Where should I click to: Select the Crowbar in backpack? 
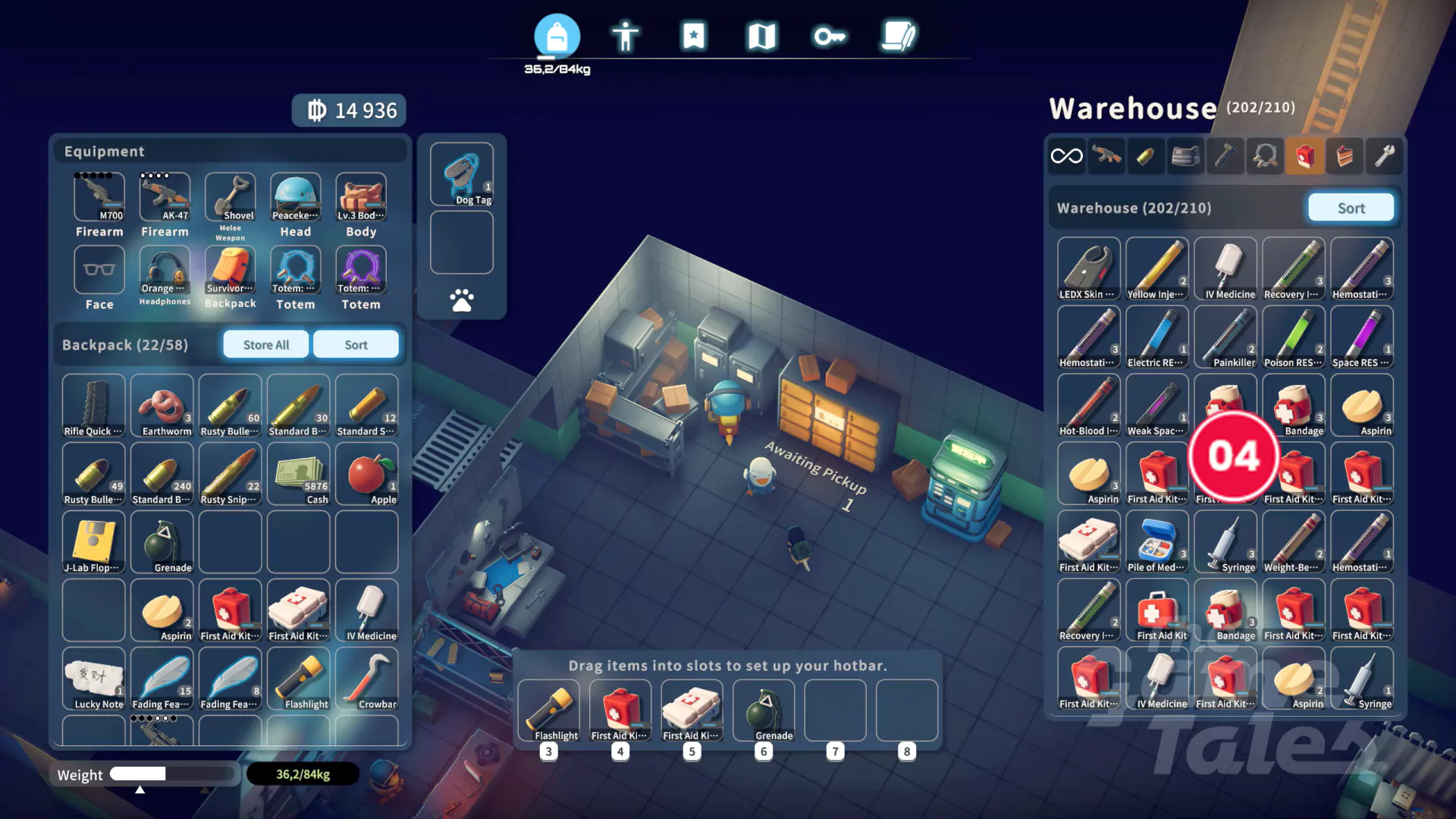click(367, 679)
